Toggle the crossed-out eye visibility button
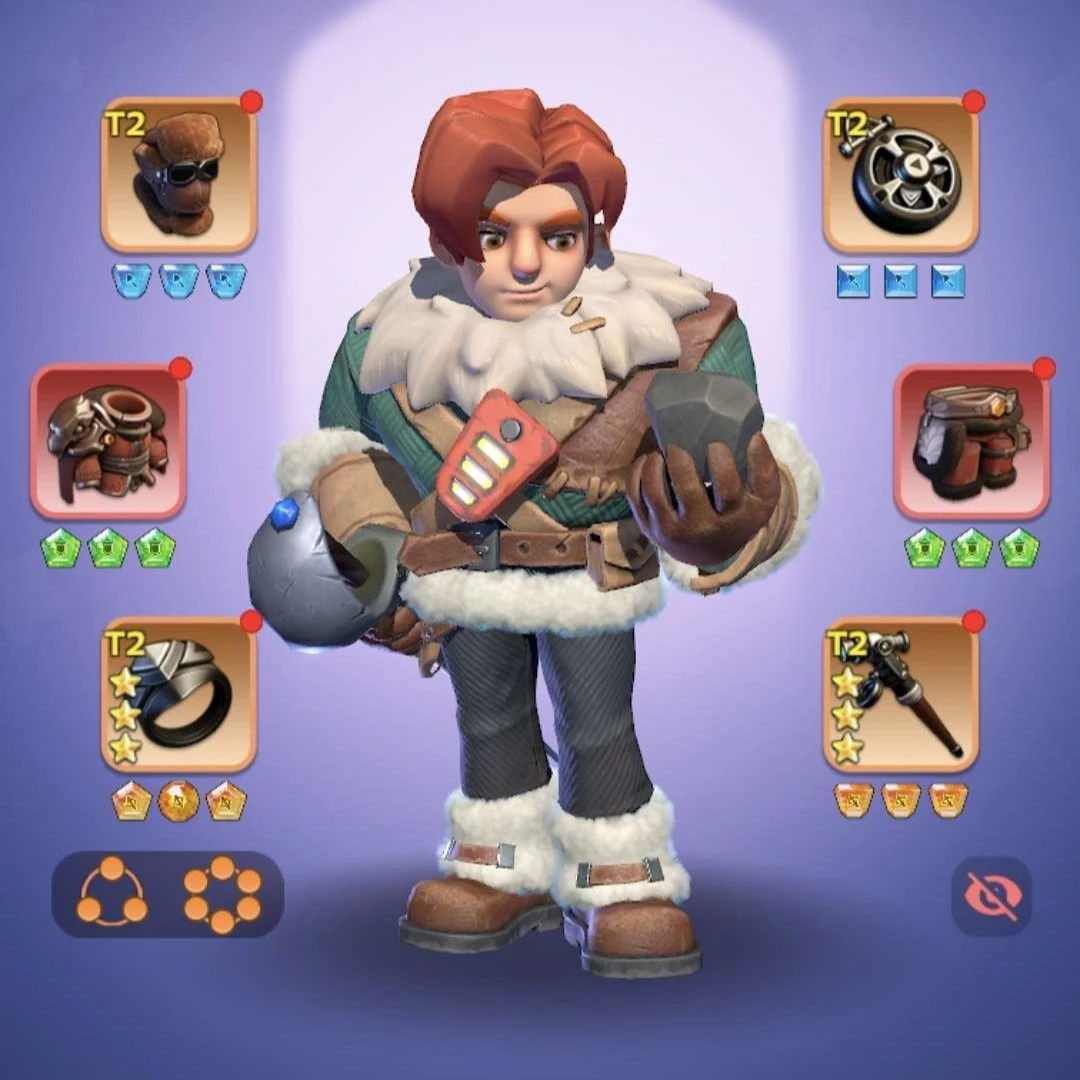Image resolution: width=1080 pixels, height=1080 pixels. [x=990, y=896]
